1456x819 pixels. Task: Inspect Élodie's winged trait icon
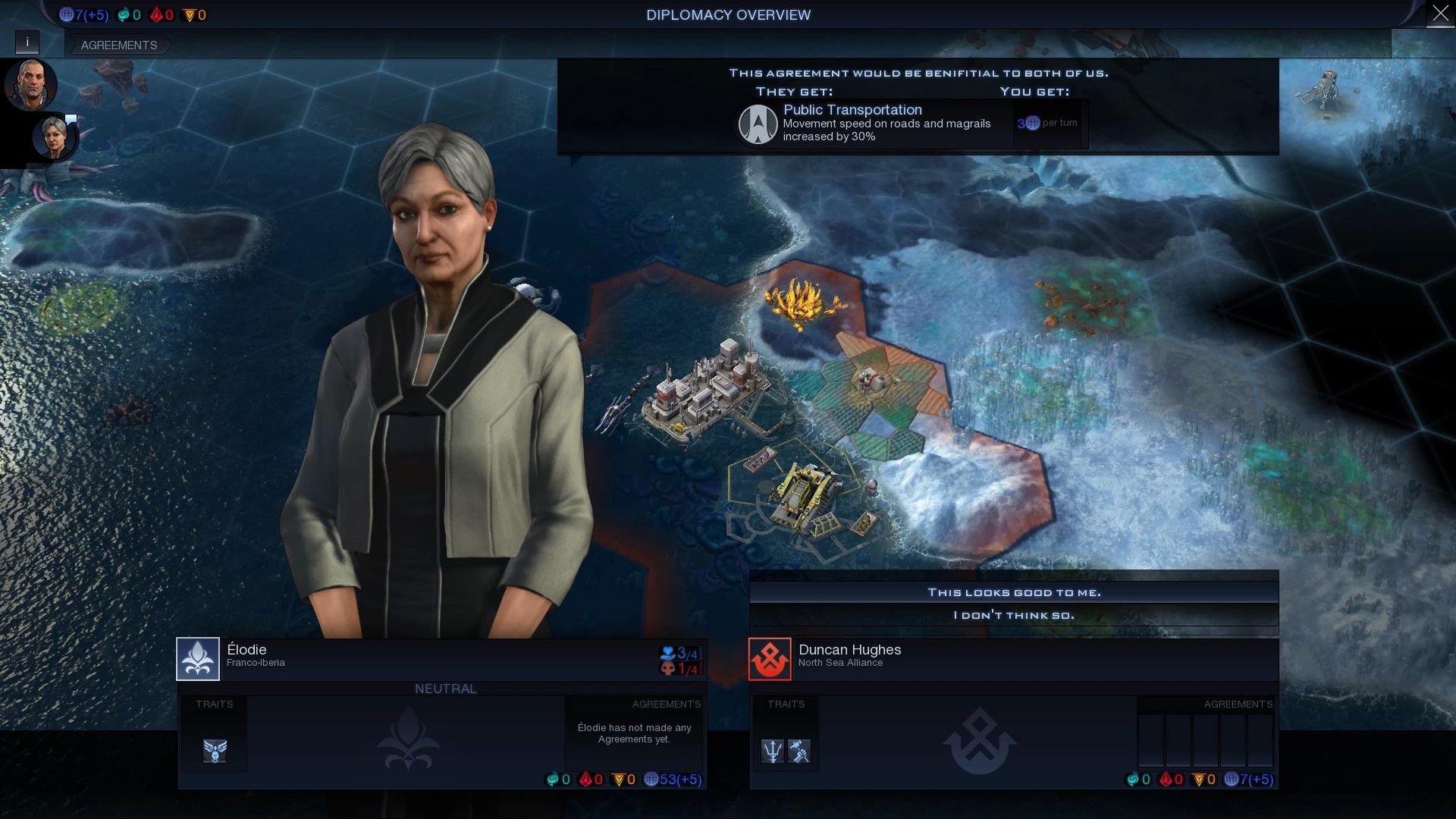tap(215, 751)
